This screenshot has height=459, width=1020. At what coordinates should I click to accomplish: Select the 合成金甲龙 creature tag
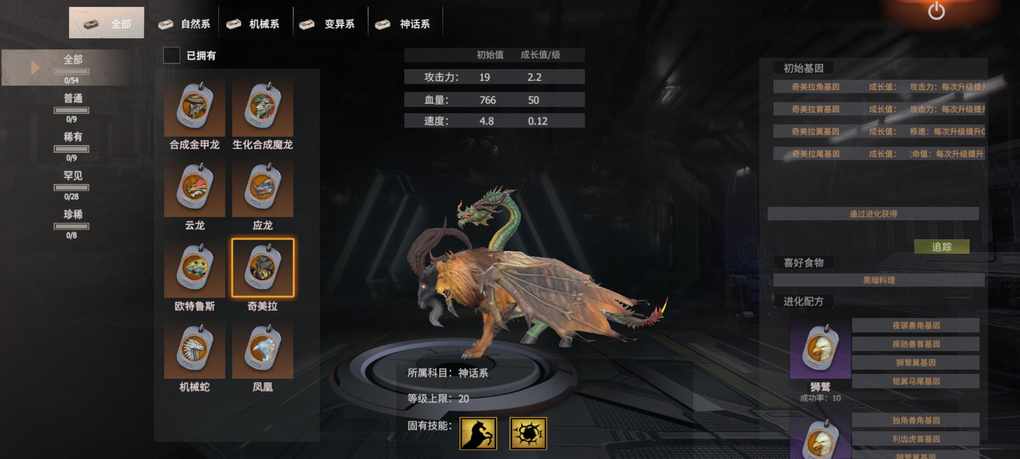point(195,109)
